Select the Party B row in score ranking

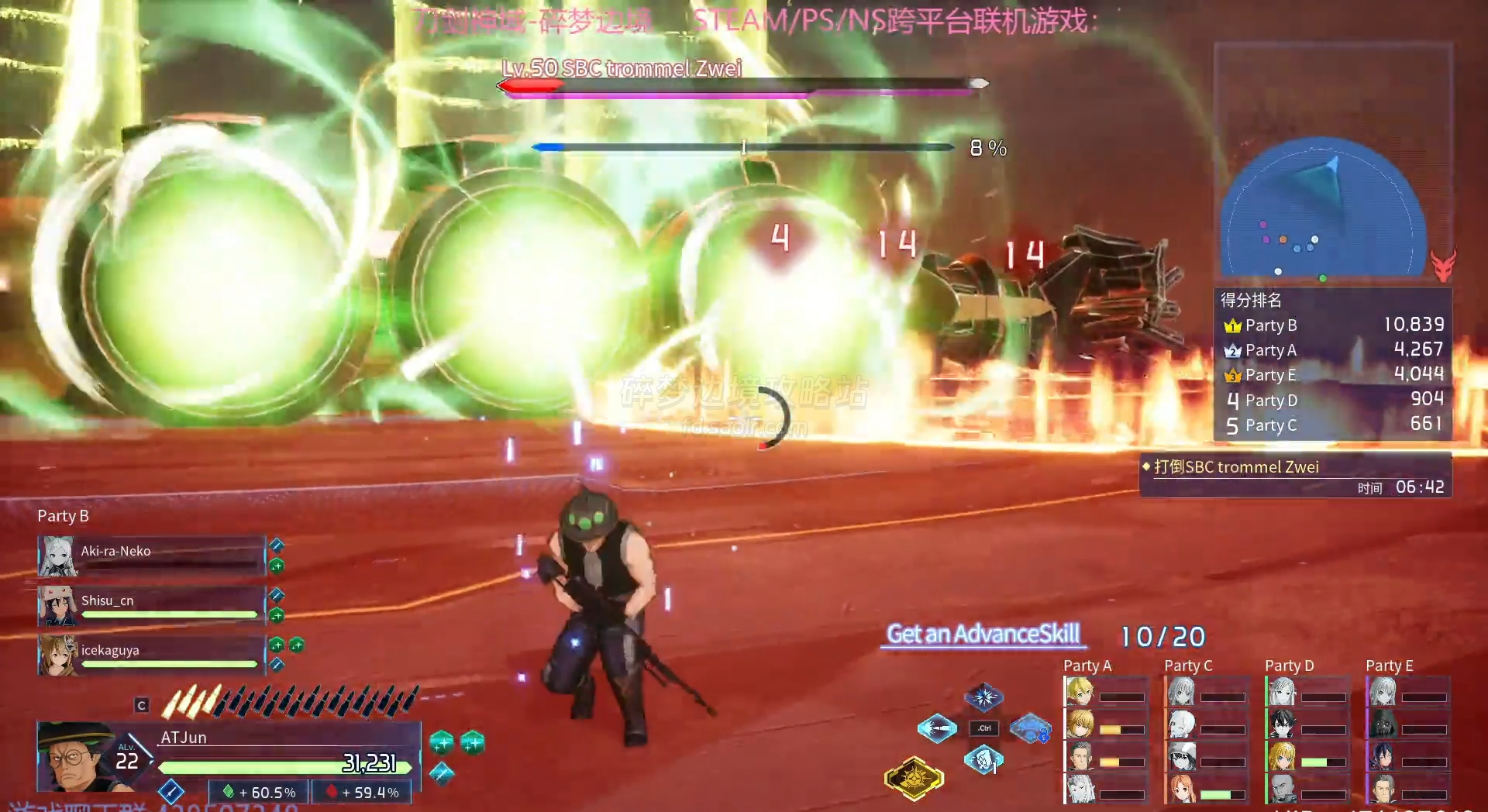point(1333,325)
